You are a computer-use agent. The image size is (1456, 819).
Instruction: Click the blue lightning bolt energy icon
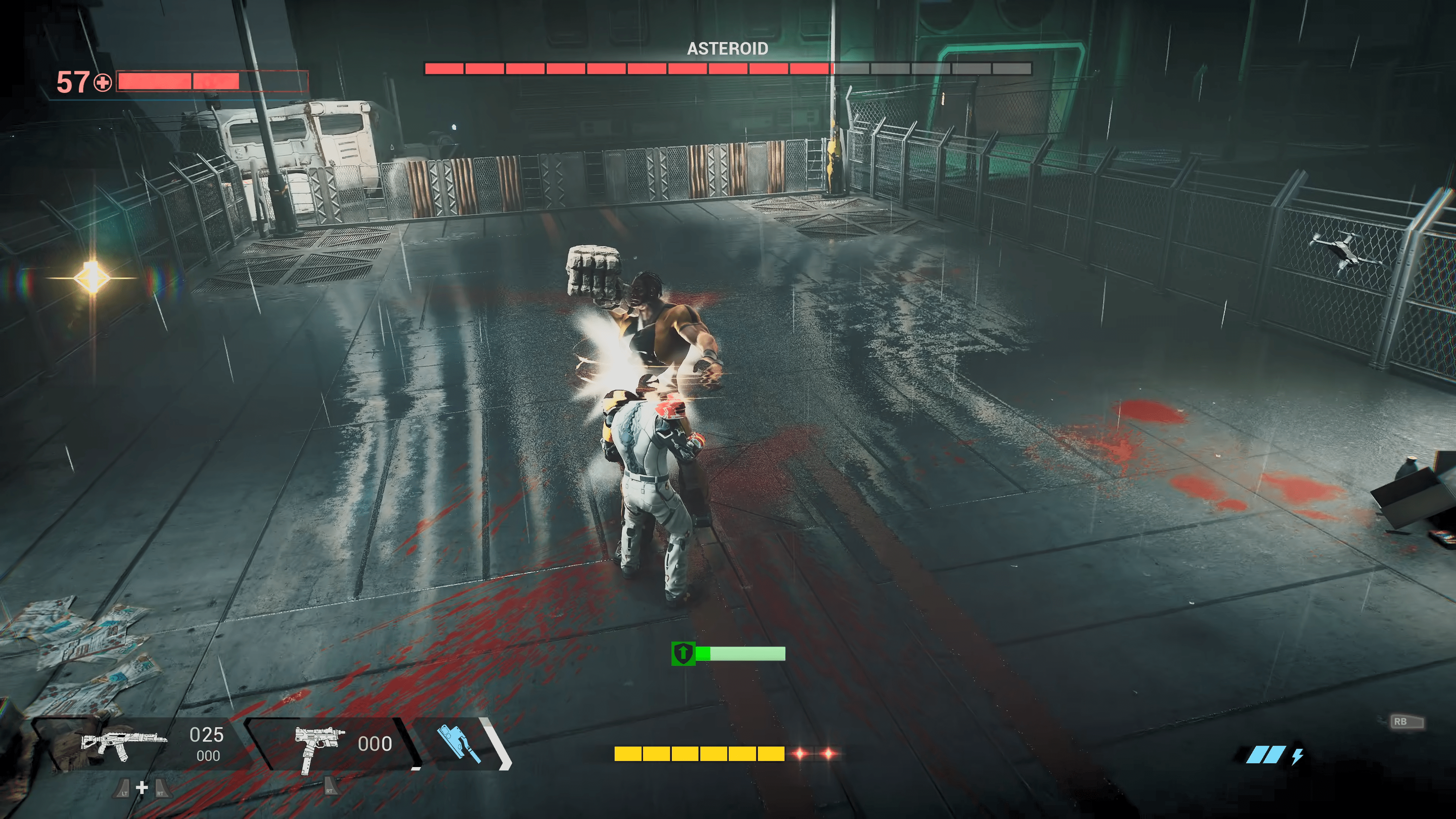(x=1297, y=756)
